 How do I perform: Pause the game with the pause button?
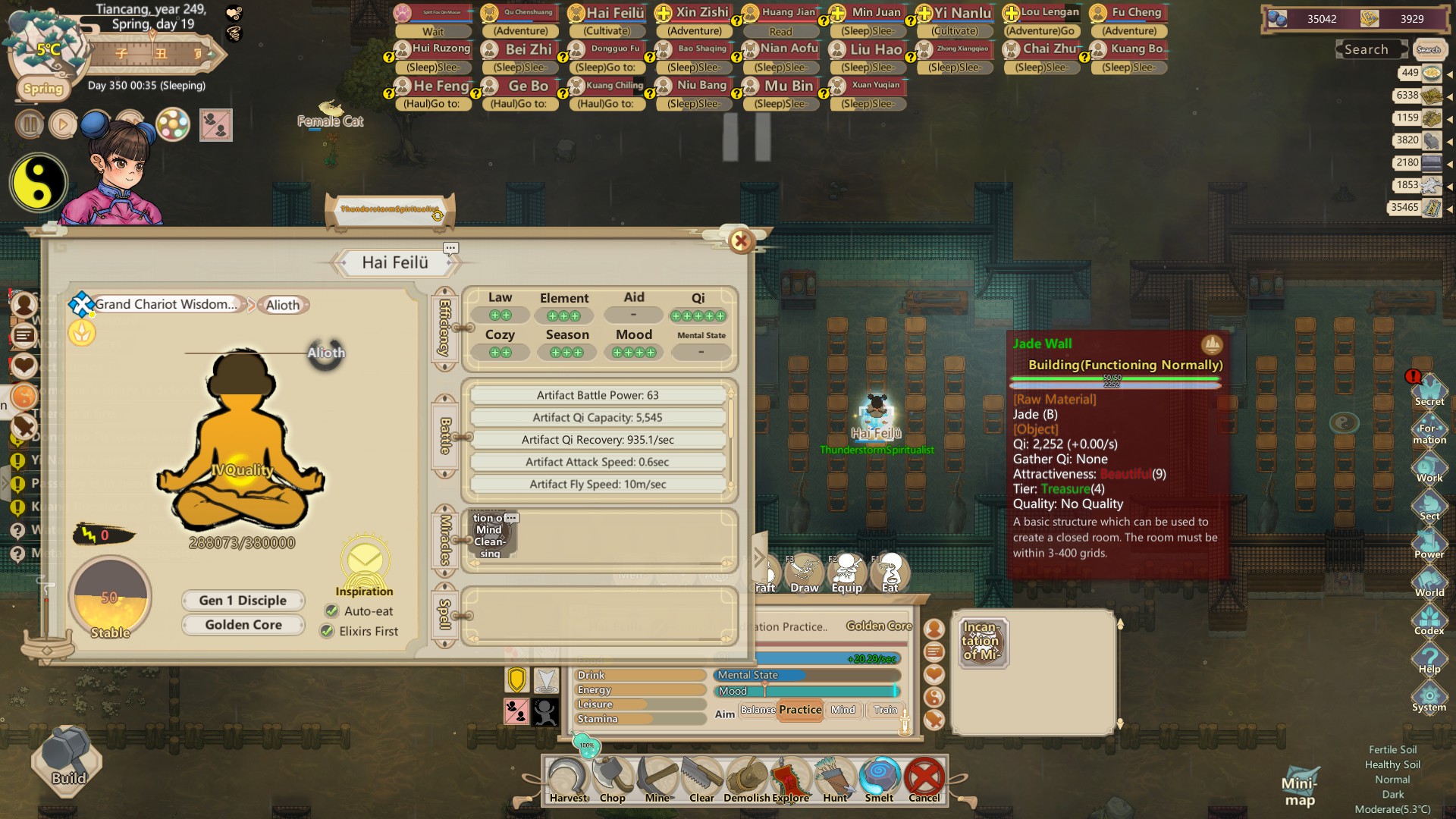point(29,124)
